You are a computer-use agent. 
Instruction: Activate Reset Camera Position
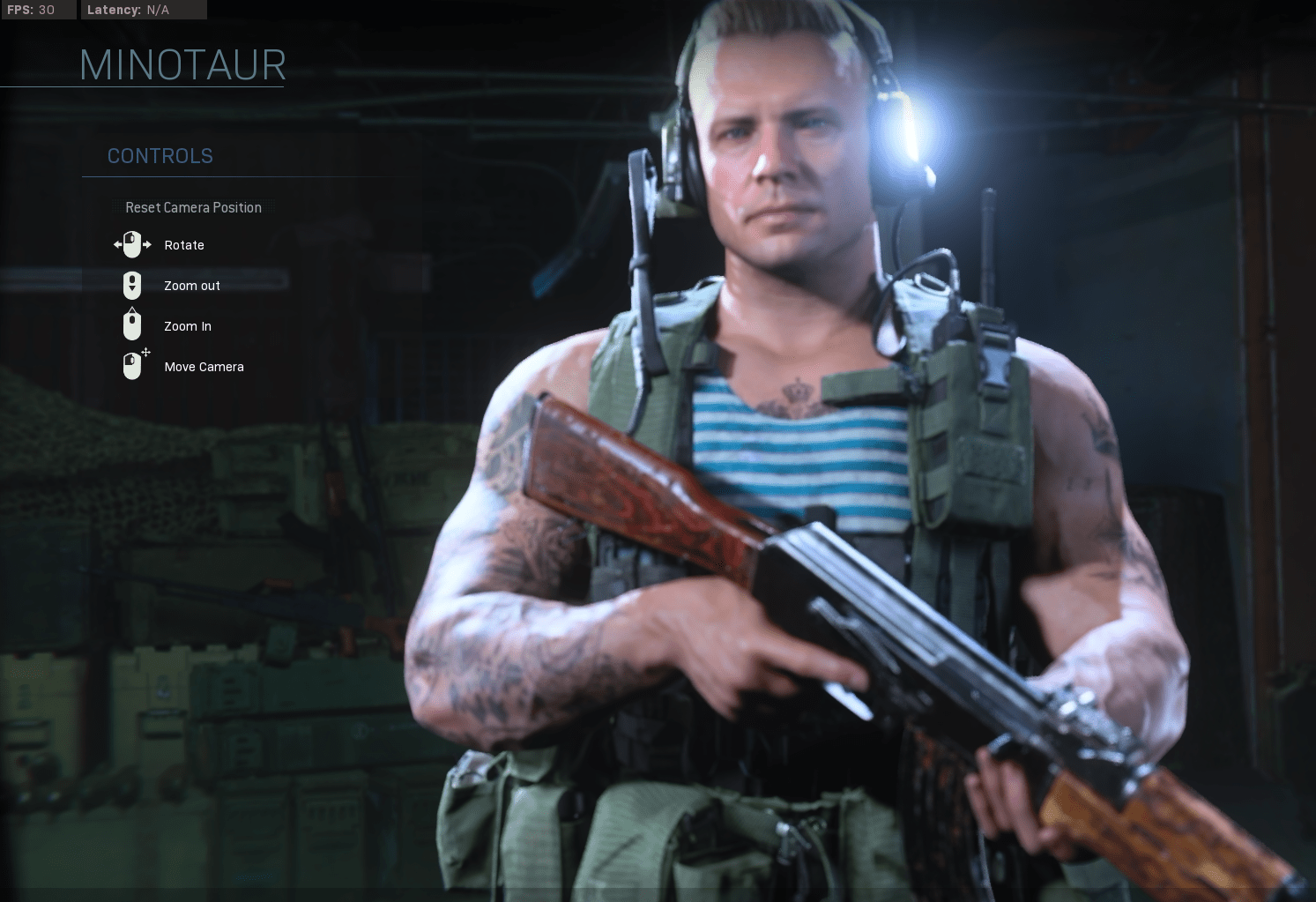click(x=194, y=207)
